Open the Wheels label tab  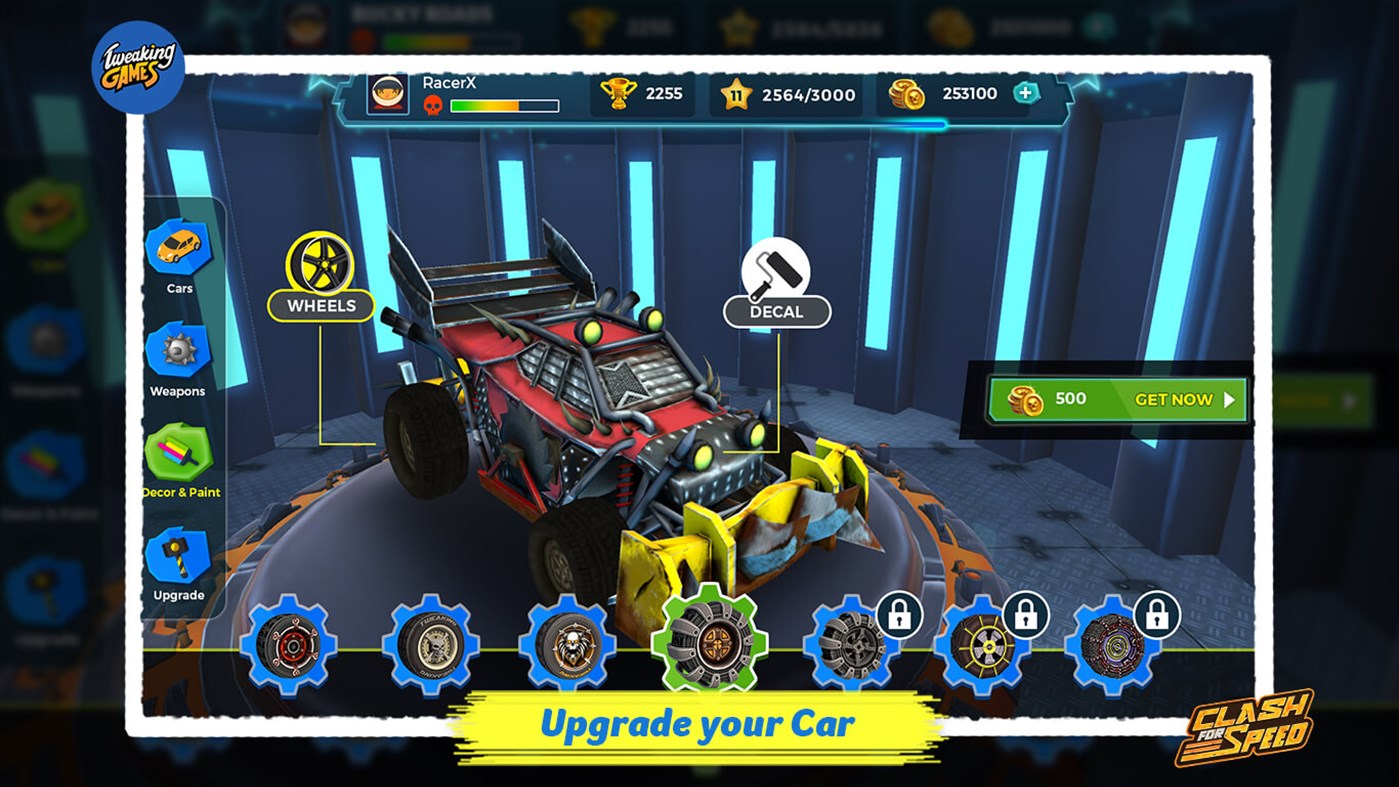coord(322,306)
